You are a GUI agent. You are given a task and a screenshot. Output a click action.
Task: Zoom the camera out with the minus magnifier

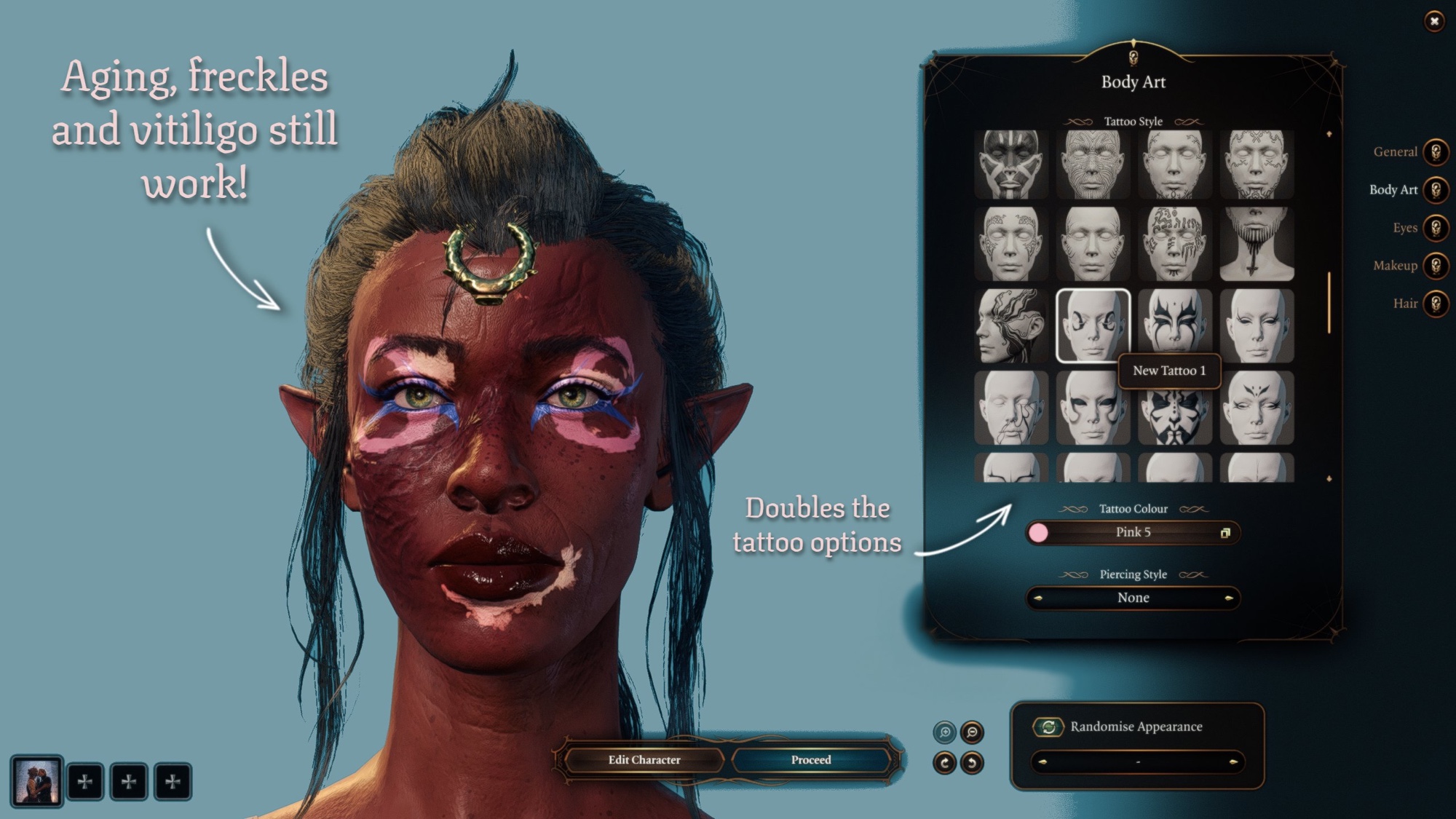pyautogui.click(x=972, y=732)
